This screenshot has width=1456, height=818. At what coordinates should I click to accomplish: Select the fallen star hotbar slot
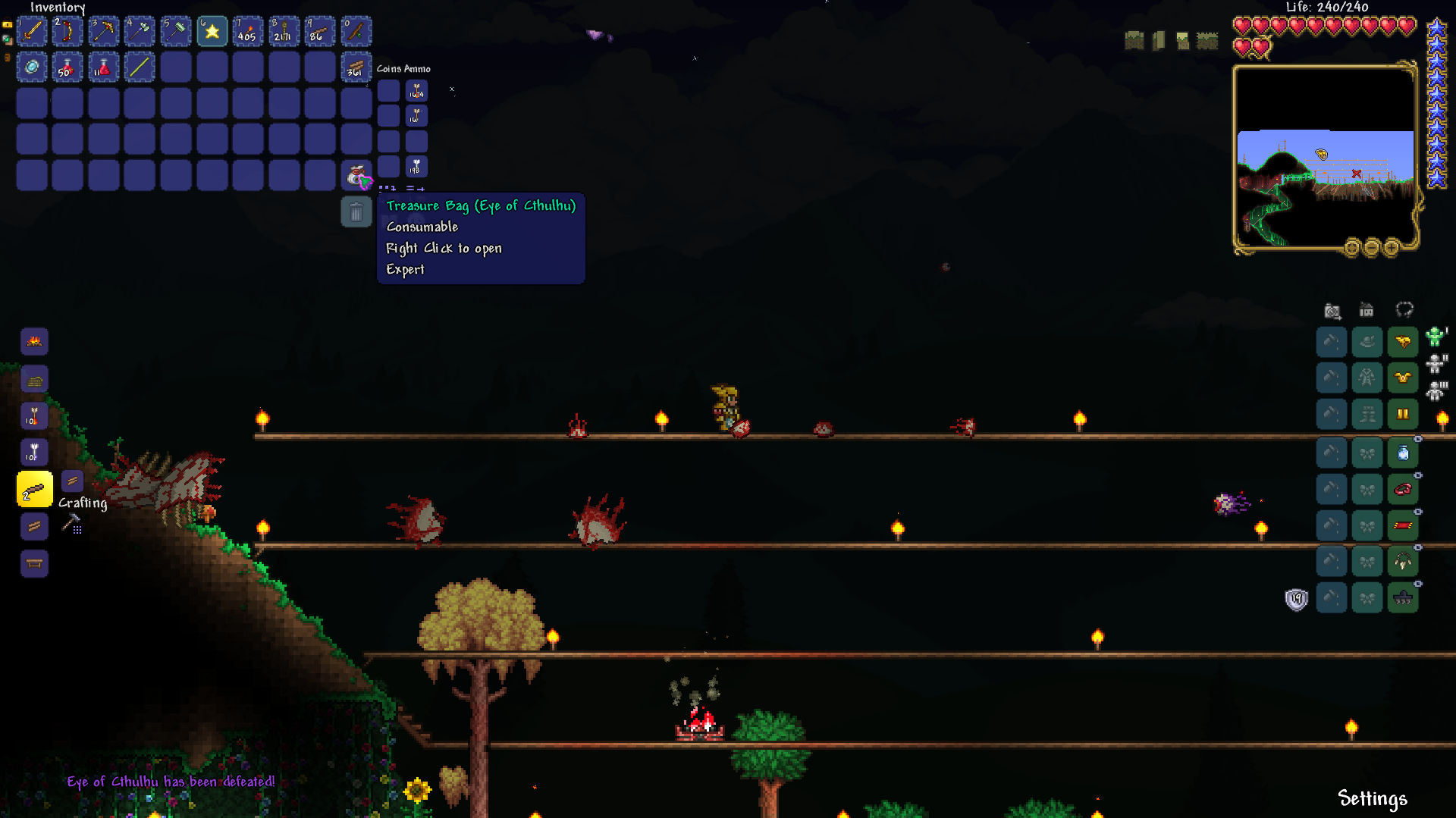pyautogui.click(x=212, y=32)
